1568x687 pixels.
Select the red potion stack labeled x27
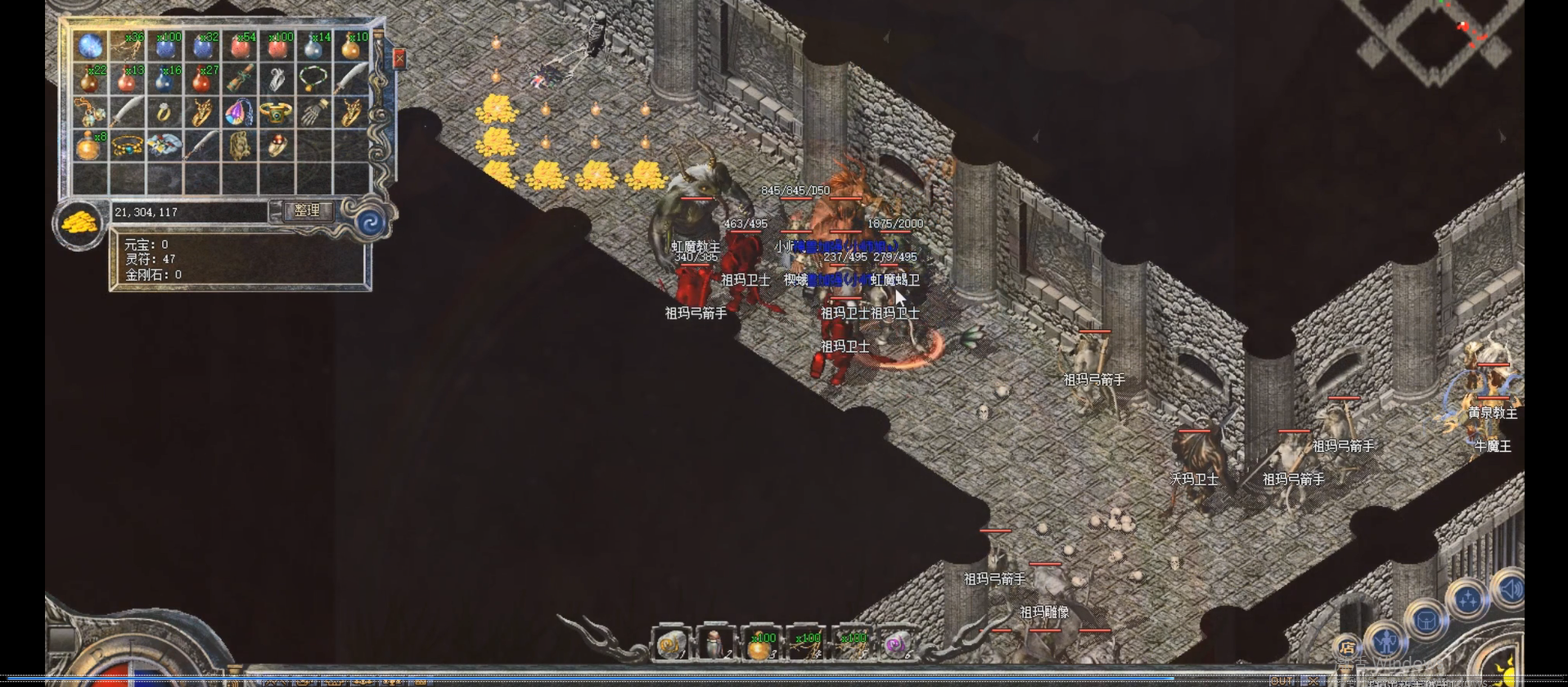(201, 81)
